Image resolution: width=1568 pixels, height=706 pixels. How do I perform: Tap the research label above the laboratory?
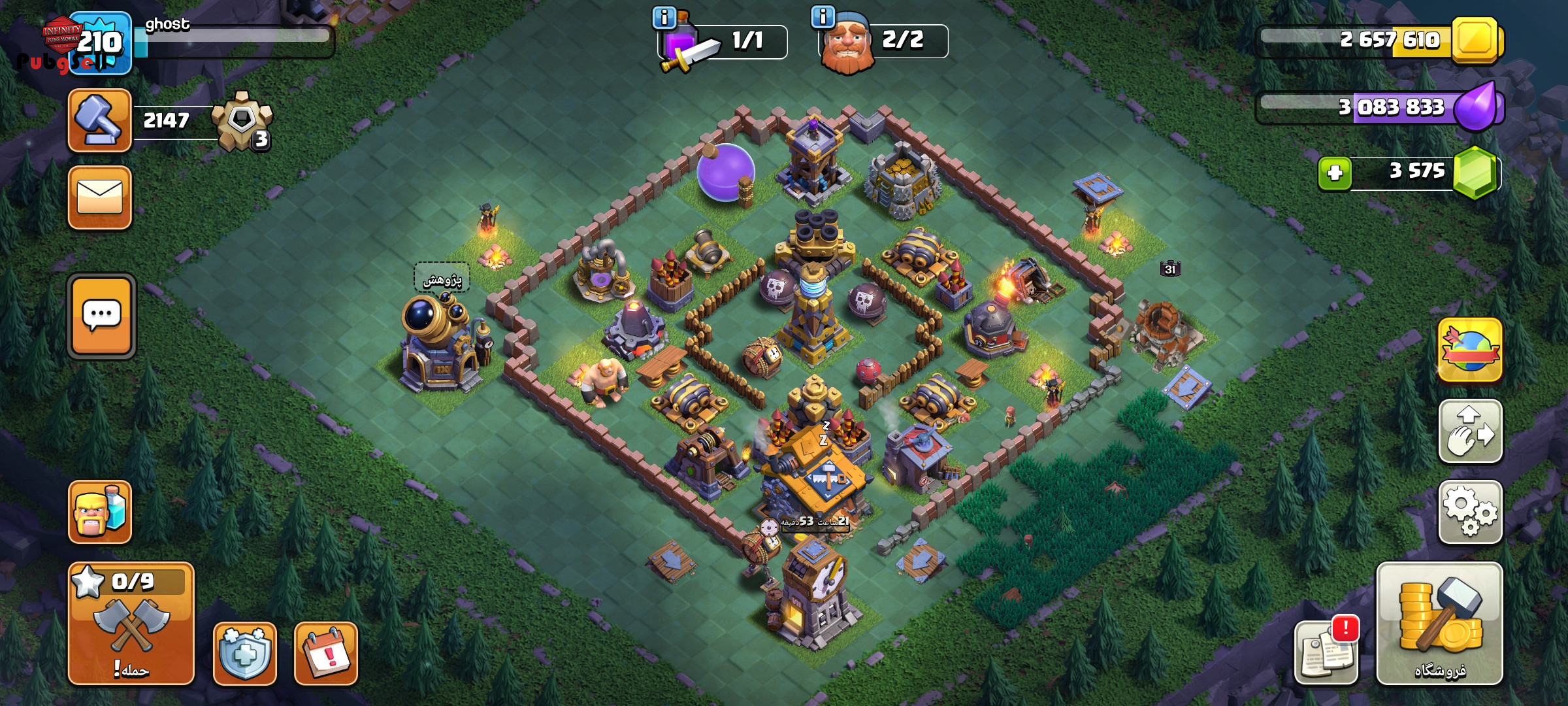[442, 279]
